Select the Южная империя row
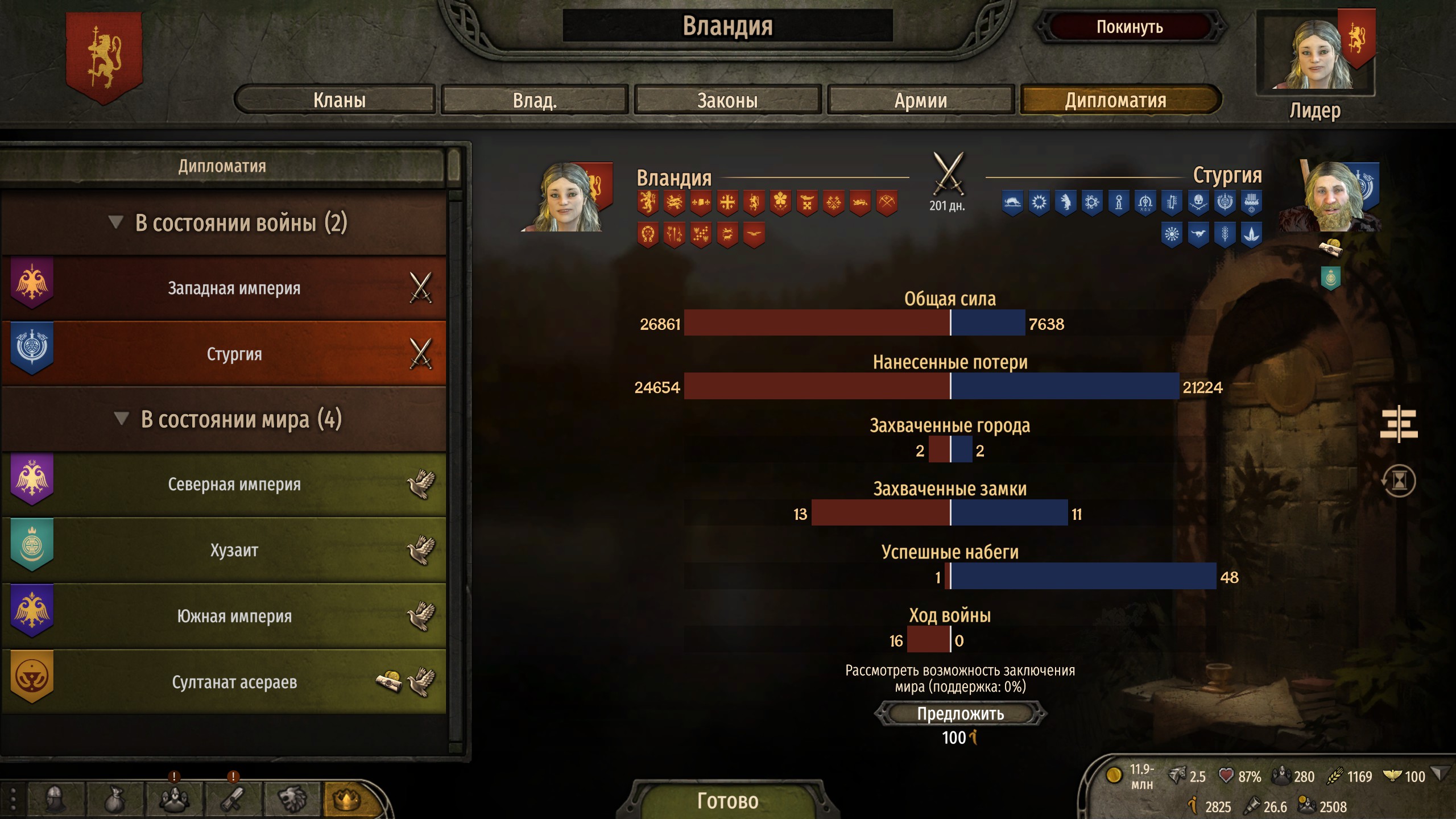 234,617
